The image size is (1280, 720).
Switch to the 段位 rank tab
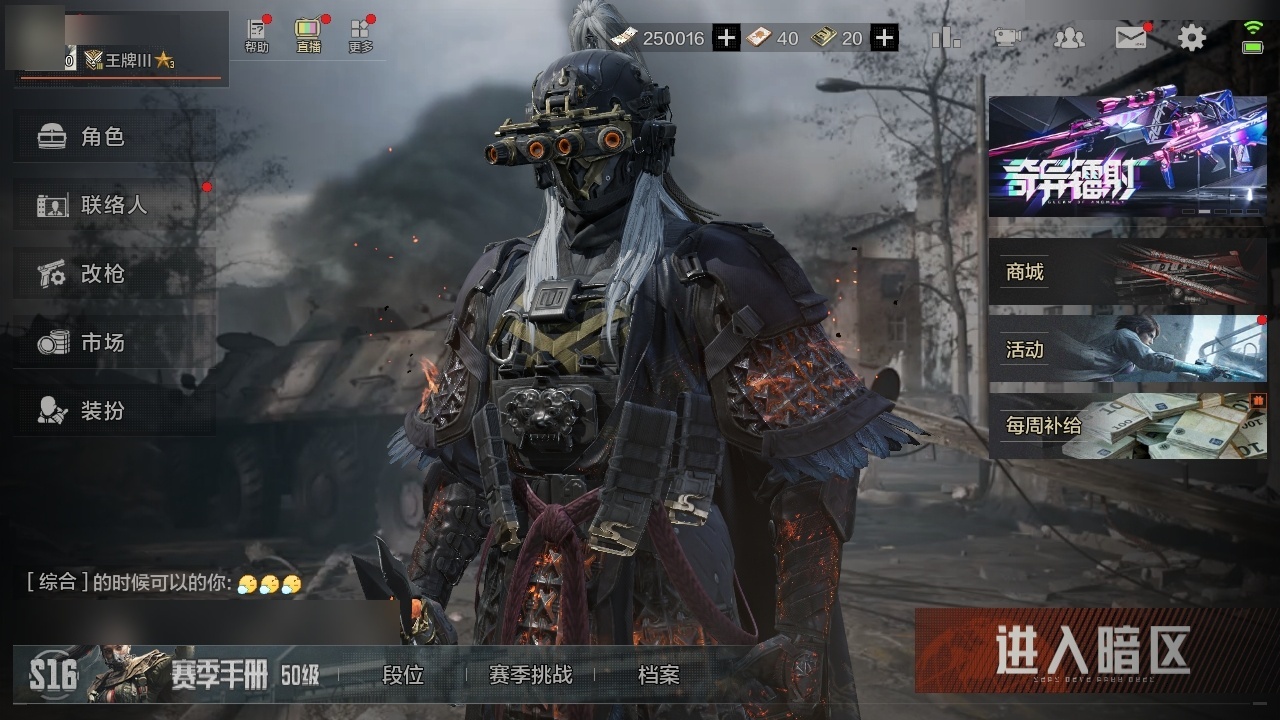point(403,675)
